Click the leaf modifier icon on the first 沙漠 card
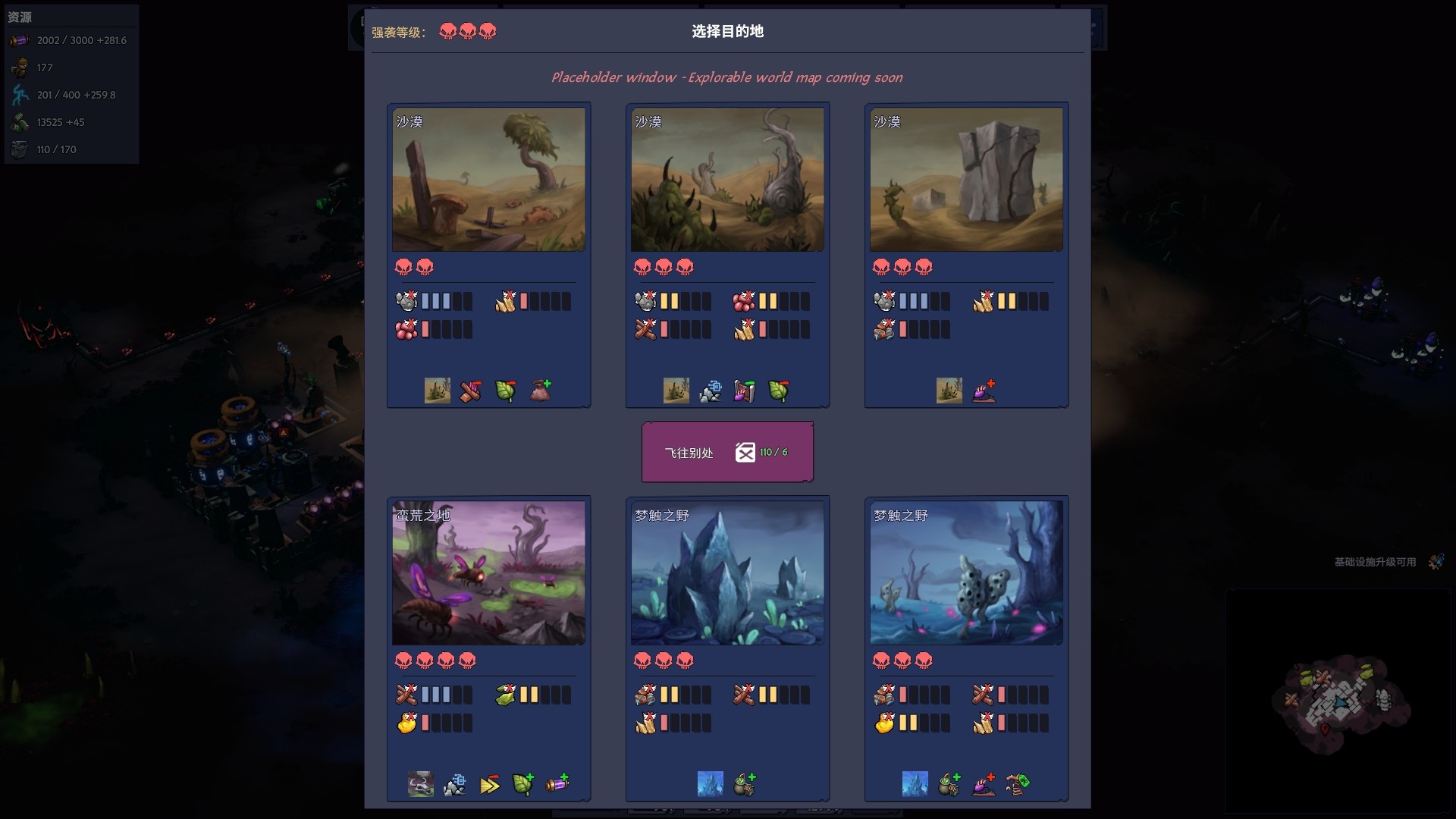The height and width of the screenshot is (819, 1456). [x=504, y=391]
